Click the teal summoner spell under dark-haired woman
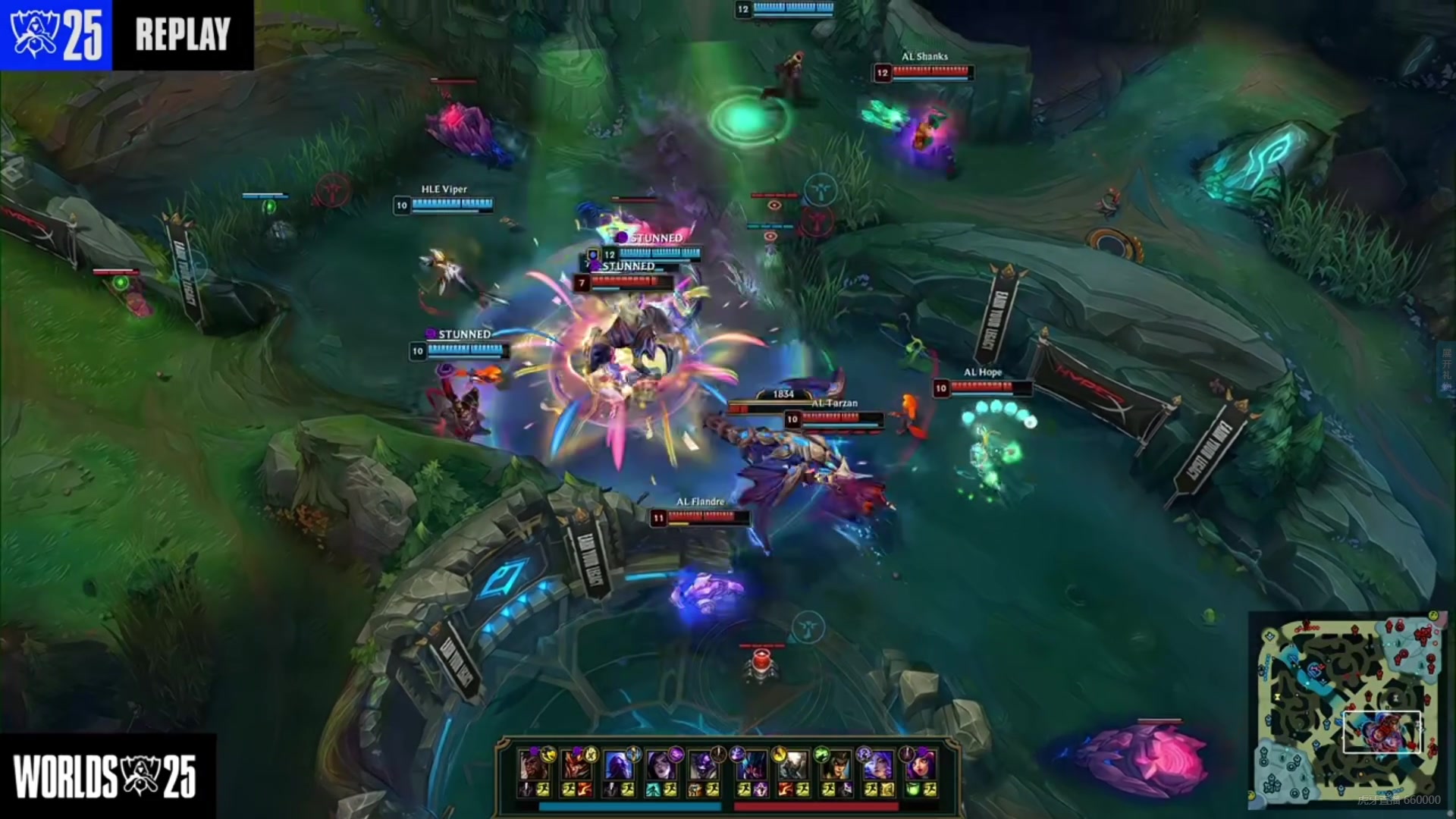The width and height of the screenshot is (1456, 819). (654, 790)
